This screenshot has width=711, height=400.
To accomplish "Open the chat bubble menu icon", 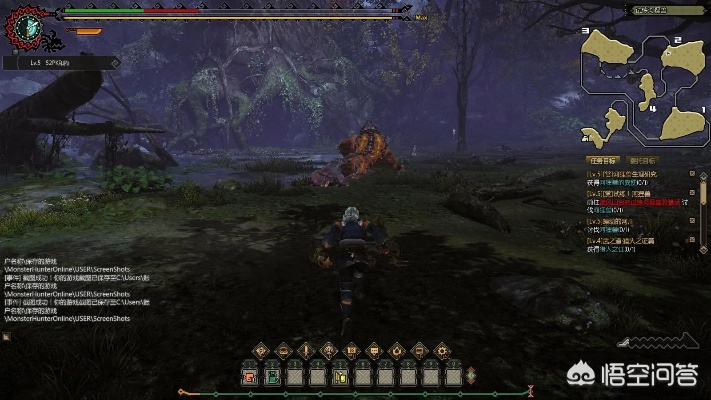I will point(374,350).
